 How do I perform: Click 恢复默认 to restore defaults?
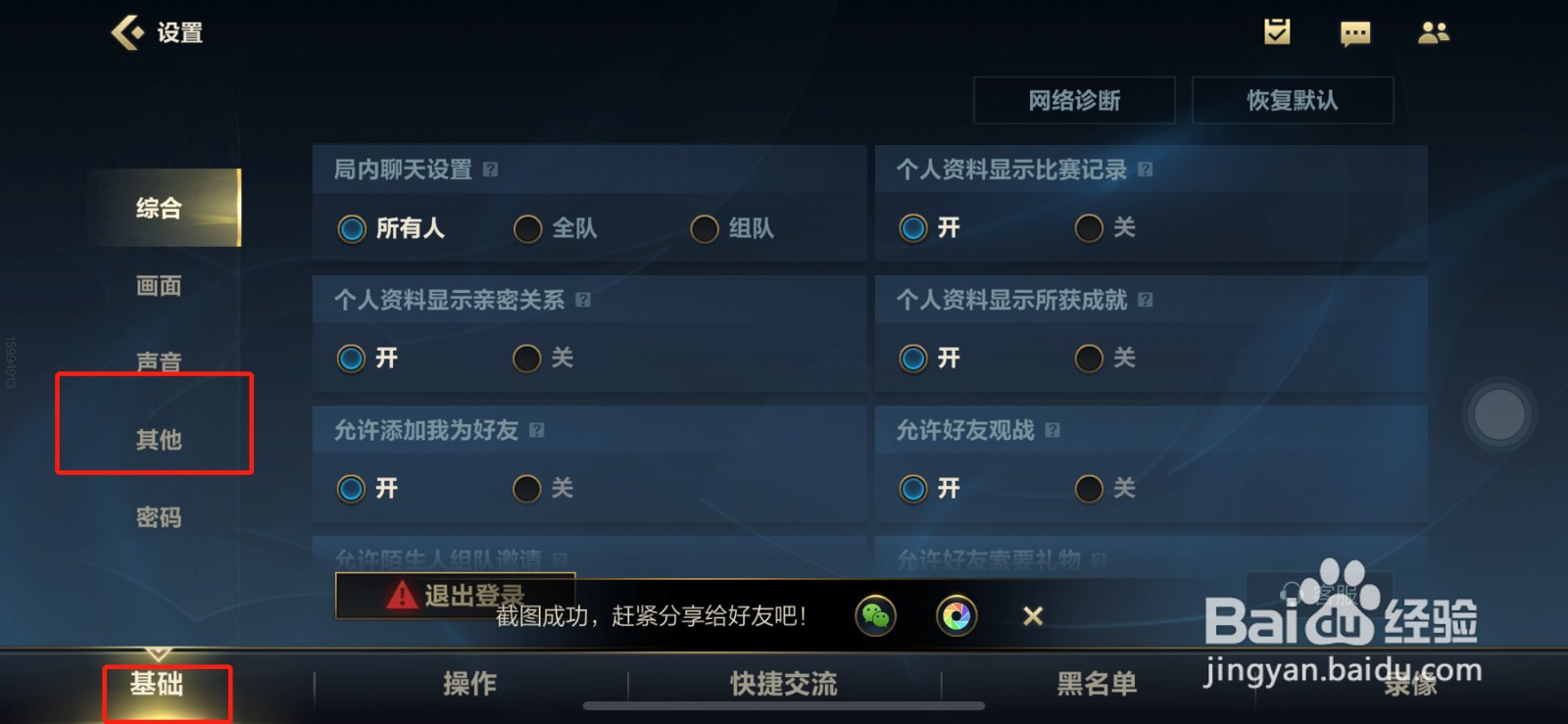pyautogui.click(x=1293, y=99)
